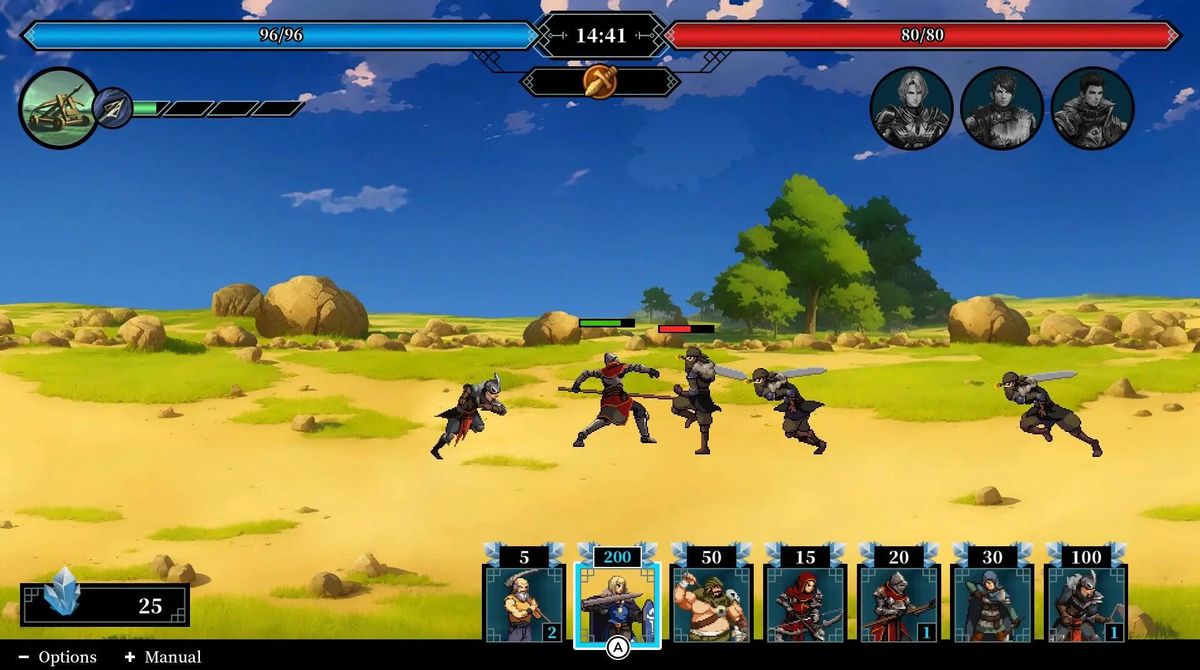
Task: Select the rightmost enemy hero portrait
Action: pyautogui.click(x=1092, y=108)
